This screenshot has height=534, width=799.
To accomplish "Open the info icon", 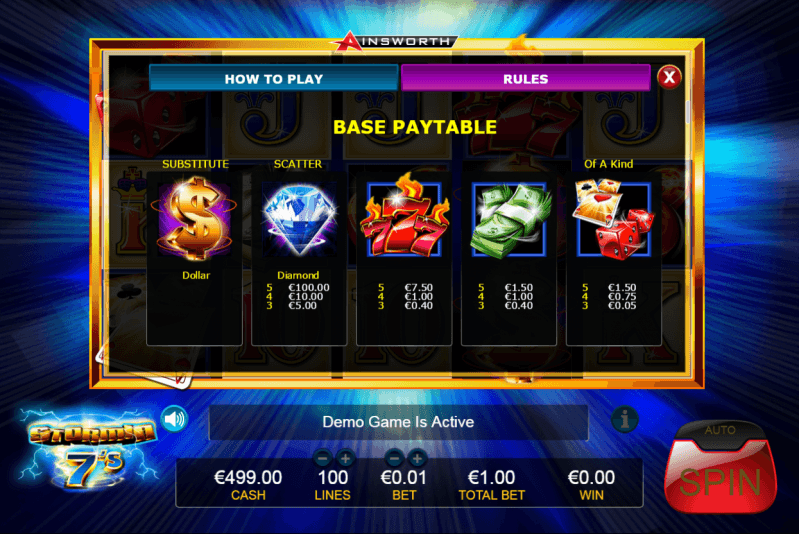I will coord(624,420).
